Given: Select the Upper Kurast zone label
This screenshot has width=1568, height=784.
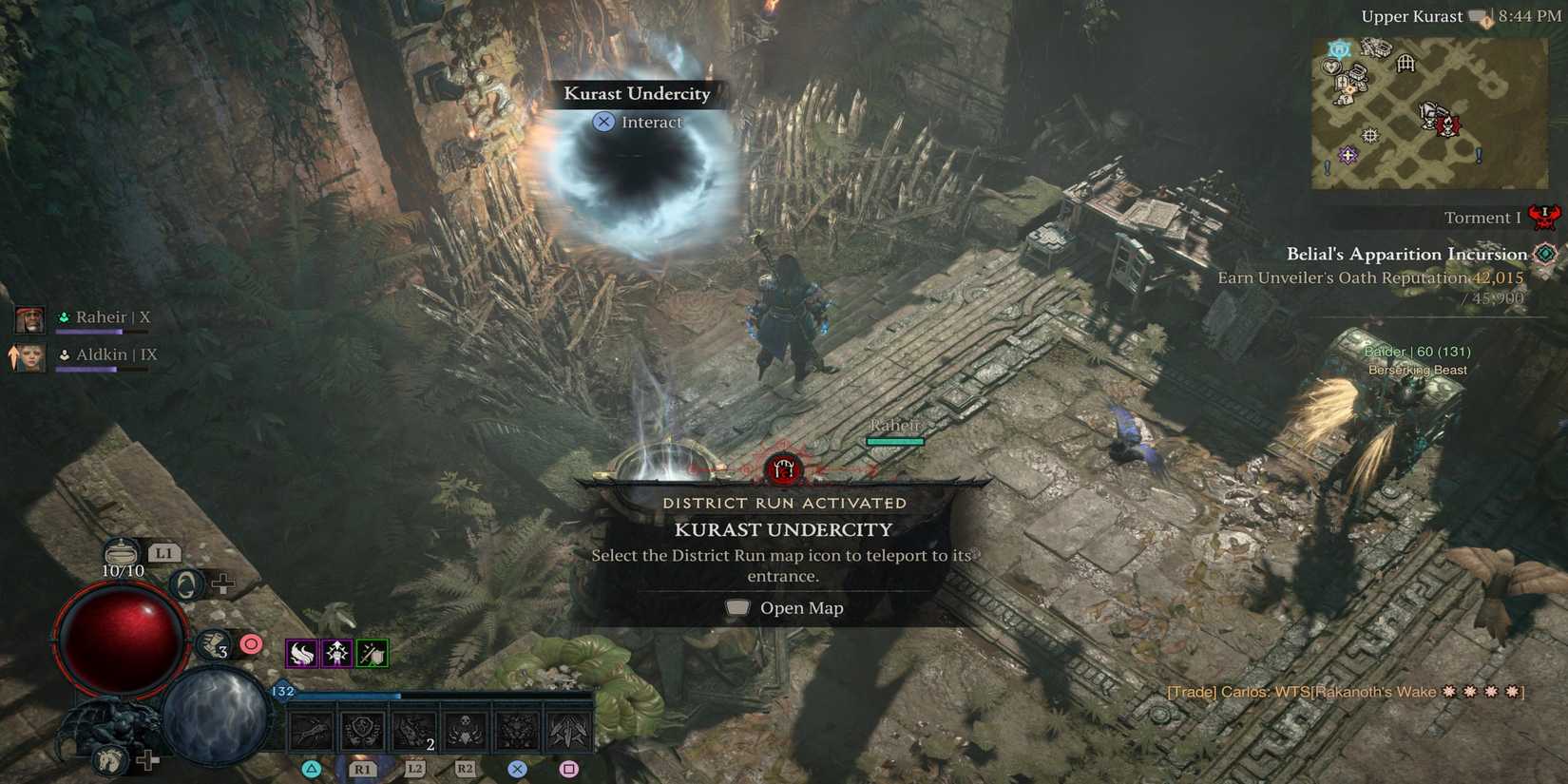Looking at the screenshot, I should click(x=1413, y=15).
